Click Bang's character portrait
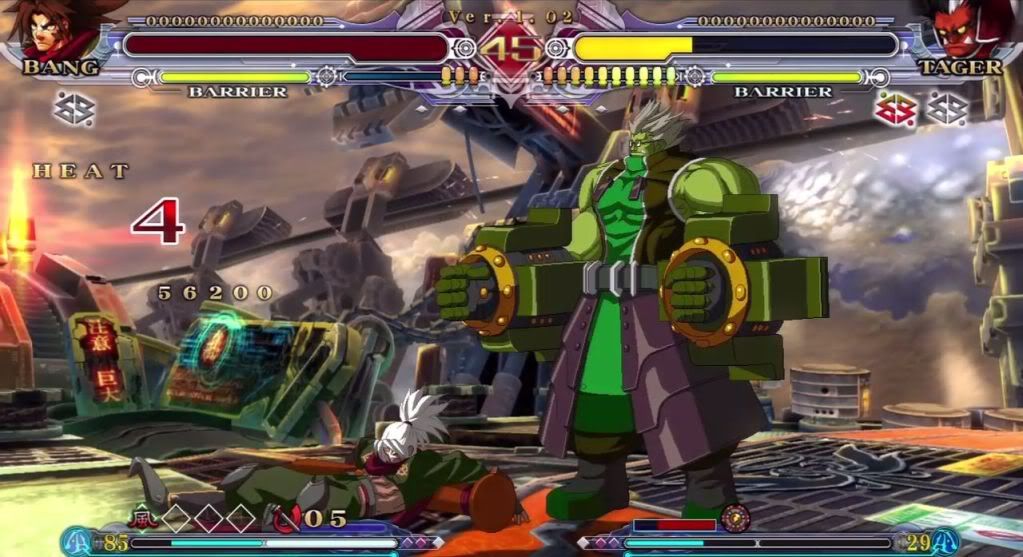The width and height of the screenshot is (1023, 557). pos(52,30)
